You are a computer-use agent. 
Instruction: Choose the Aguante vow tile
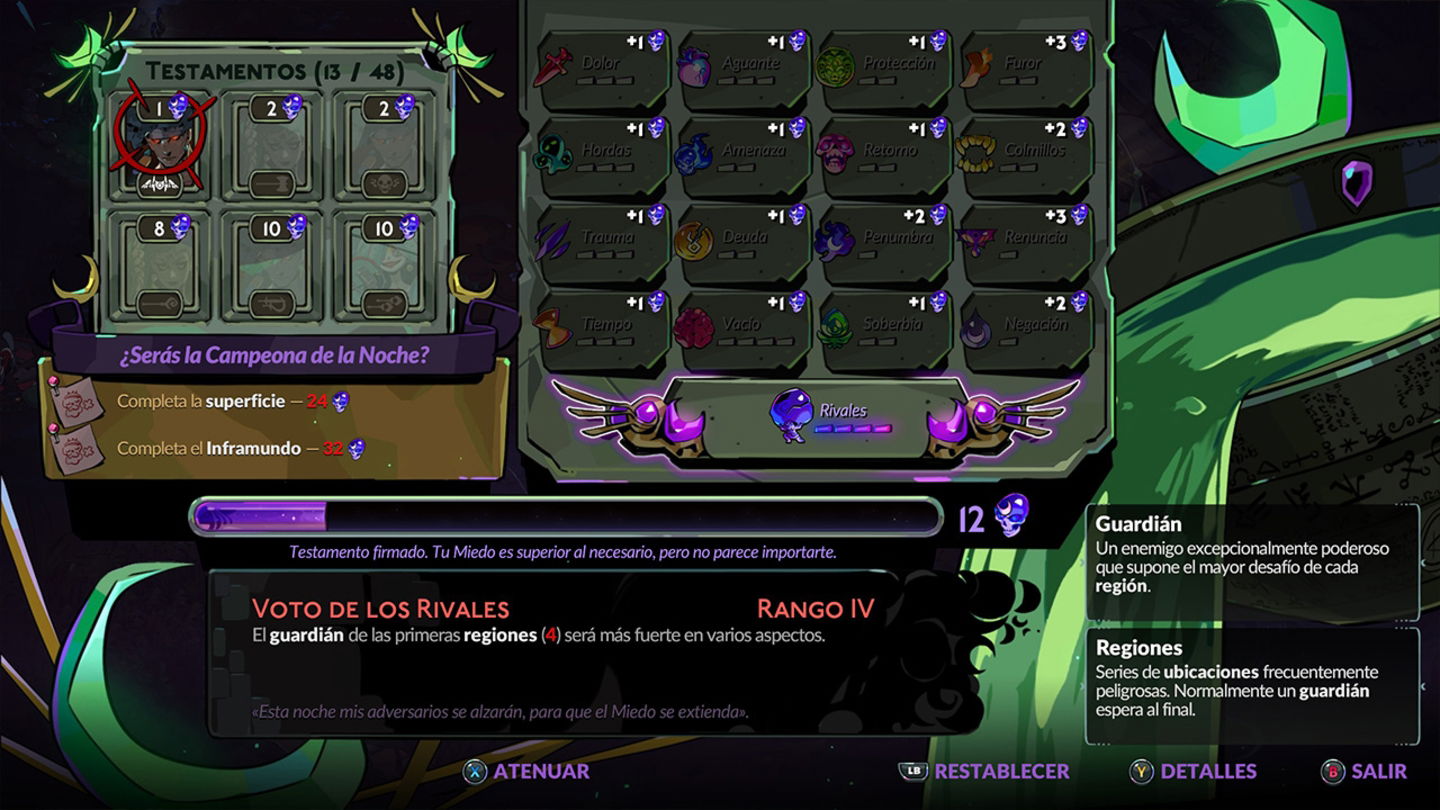click(742, 70)
